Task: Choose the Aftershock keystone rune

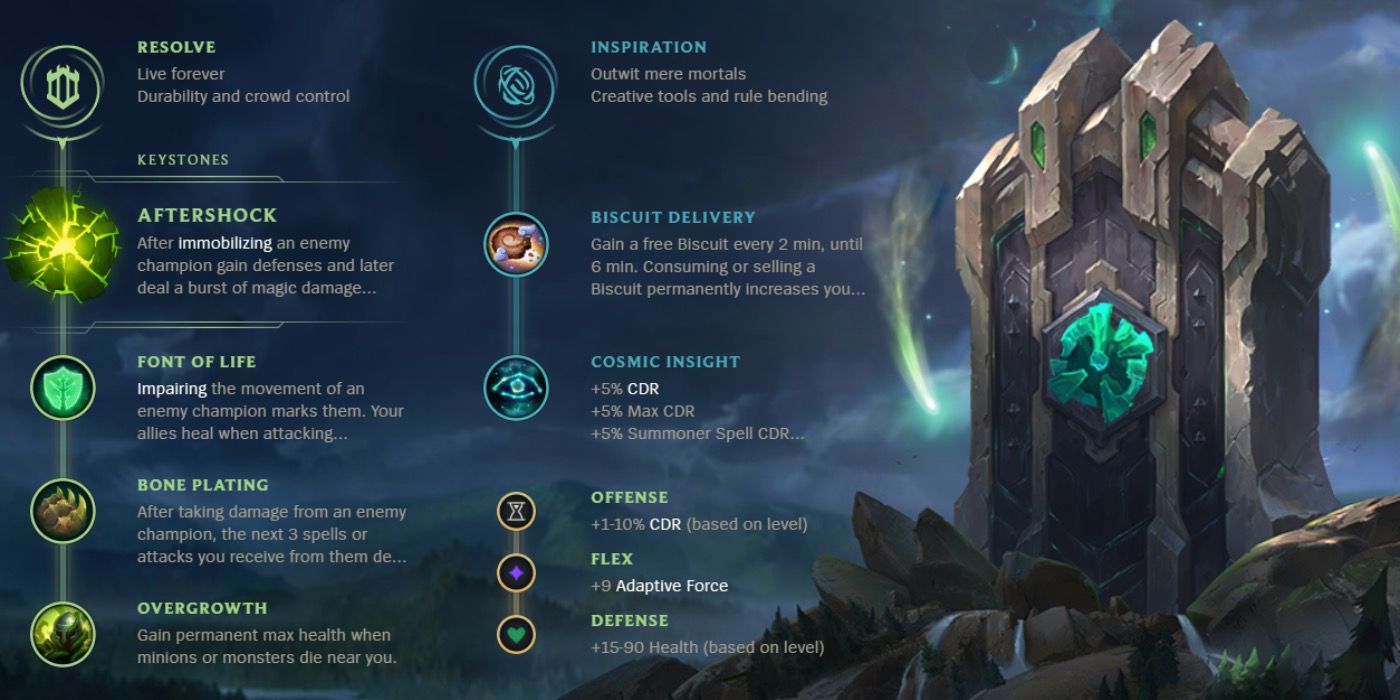Action: pos(60,243)
